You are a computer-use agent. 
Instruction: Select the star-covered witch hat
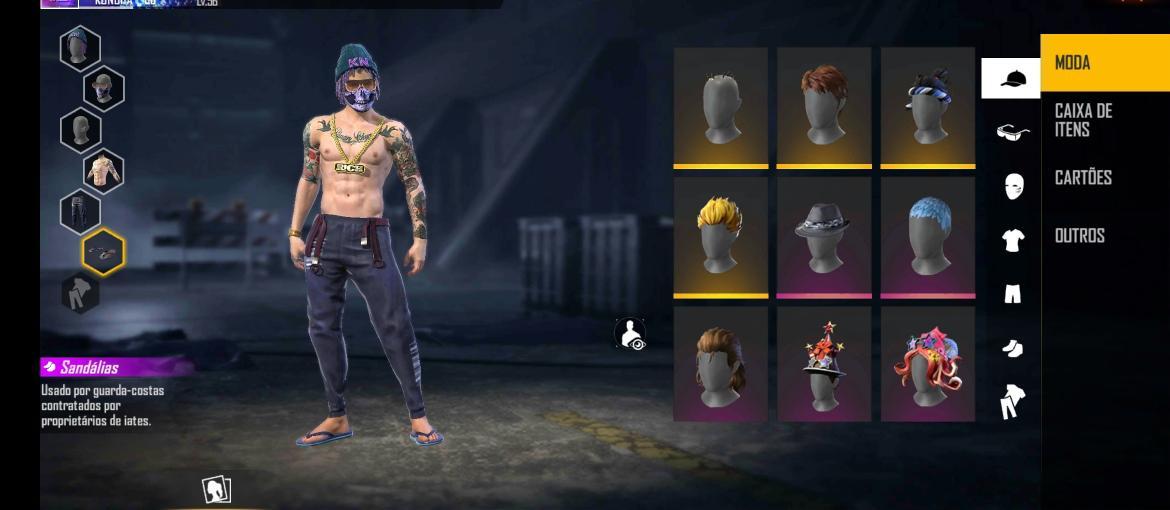coord(824,364)
